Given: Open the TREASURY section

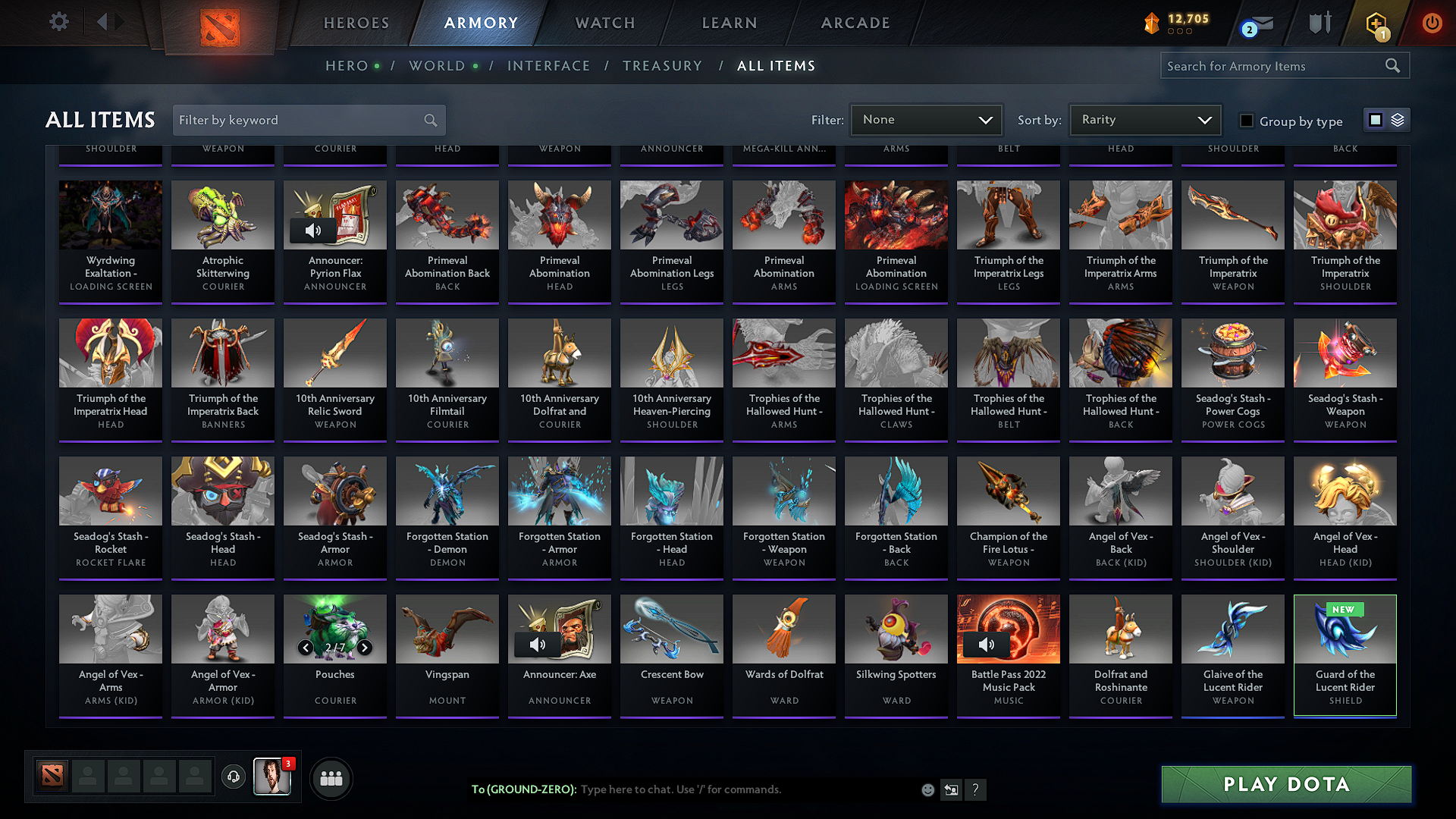Looking at the screenshot, I should [662, 66].
